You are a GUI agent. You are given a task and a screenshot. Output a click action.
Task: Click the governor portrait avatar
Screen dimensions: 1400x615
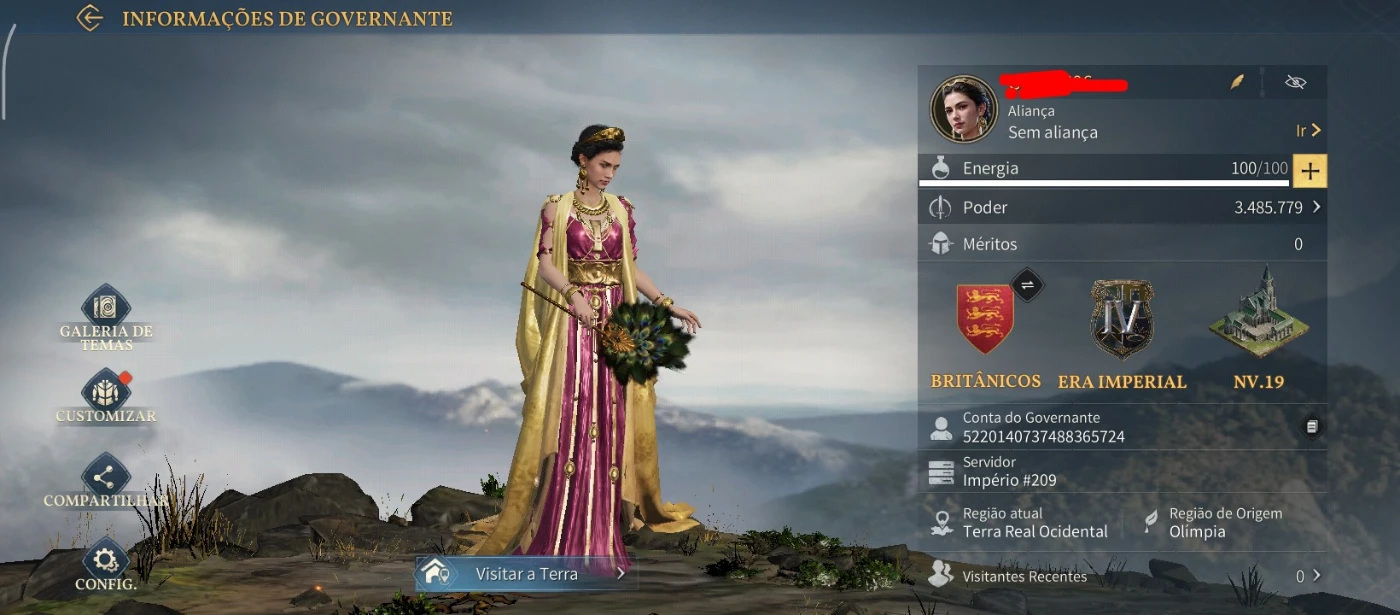point(964,109)
